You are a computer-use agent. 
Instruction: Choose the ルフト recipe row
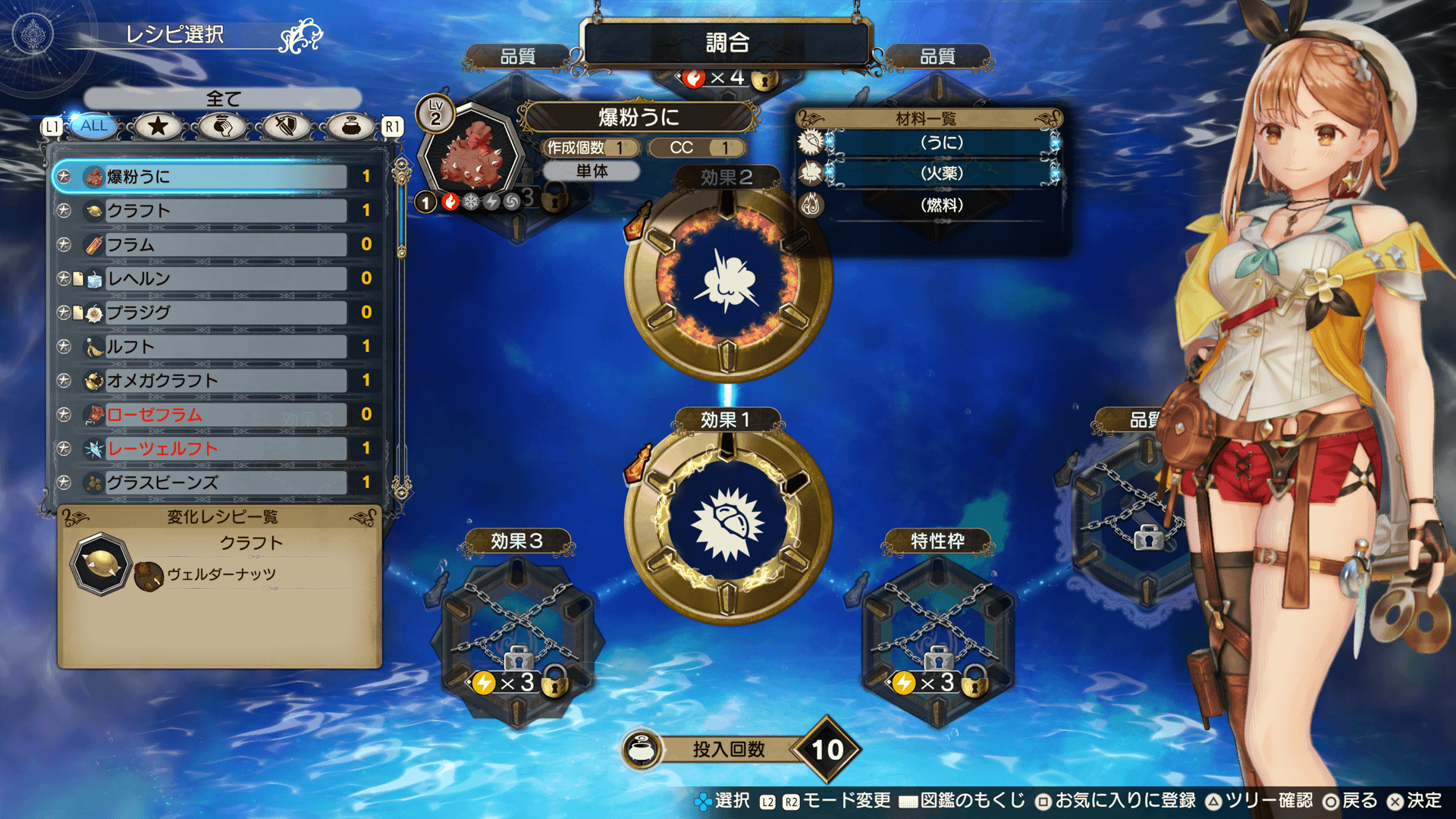tap(220, 347)
